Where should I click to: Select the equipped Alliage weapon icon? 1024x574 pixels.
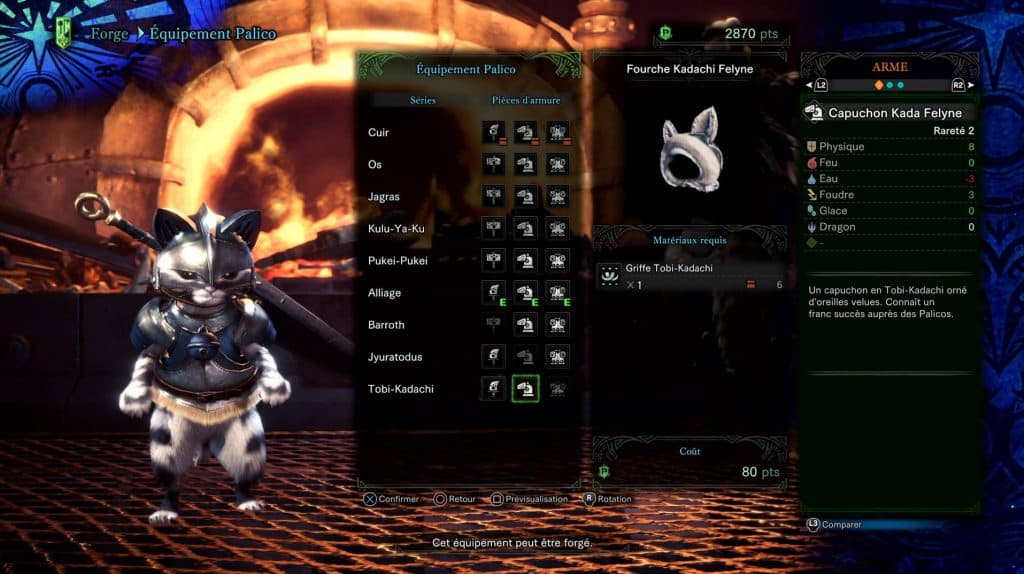[x=493, y=293]
